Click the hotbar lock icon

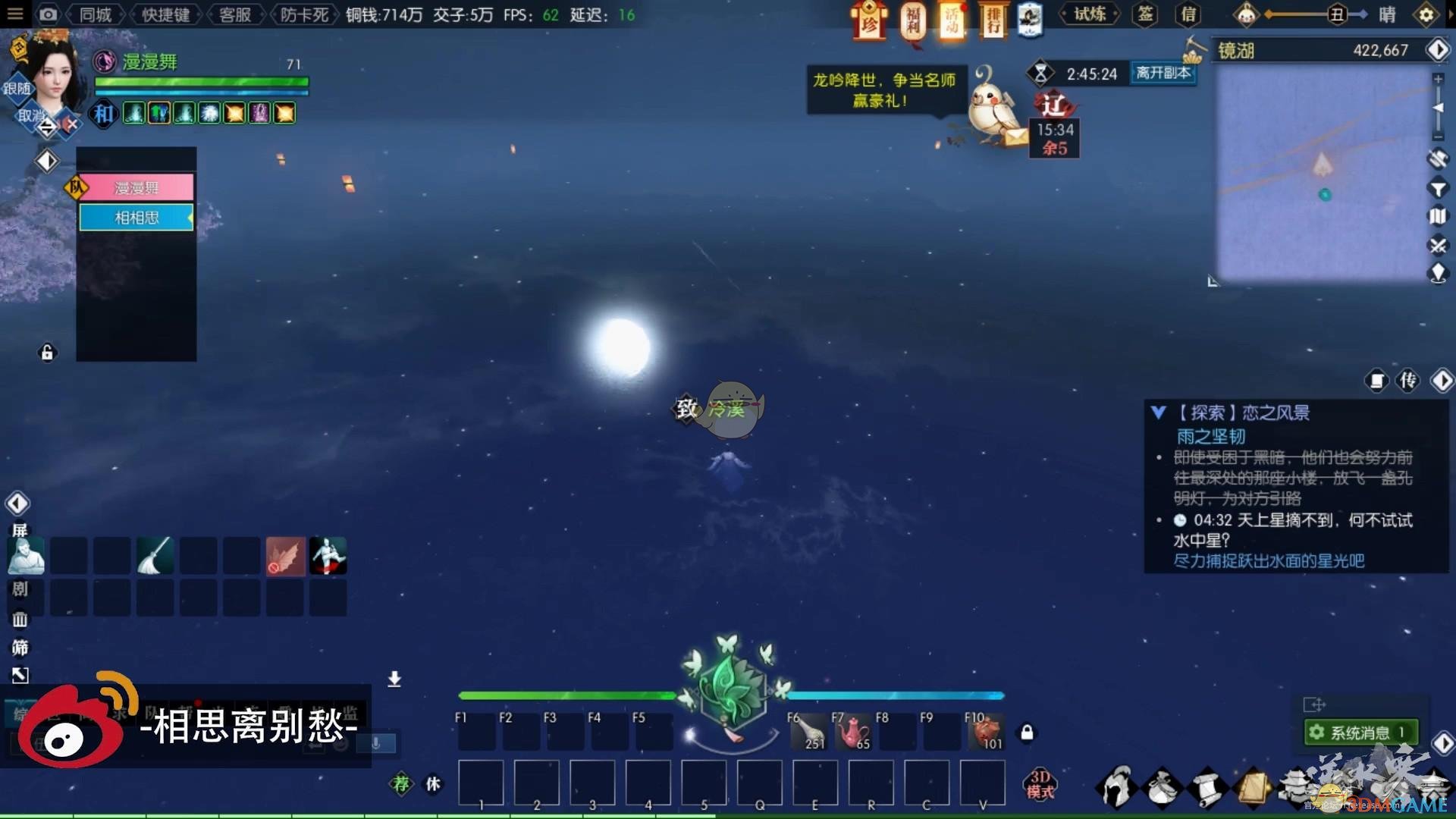pyautogui.click(x=1027, y=733)
